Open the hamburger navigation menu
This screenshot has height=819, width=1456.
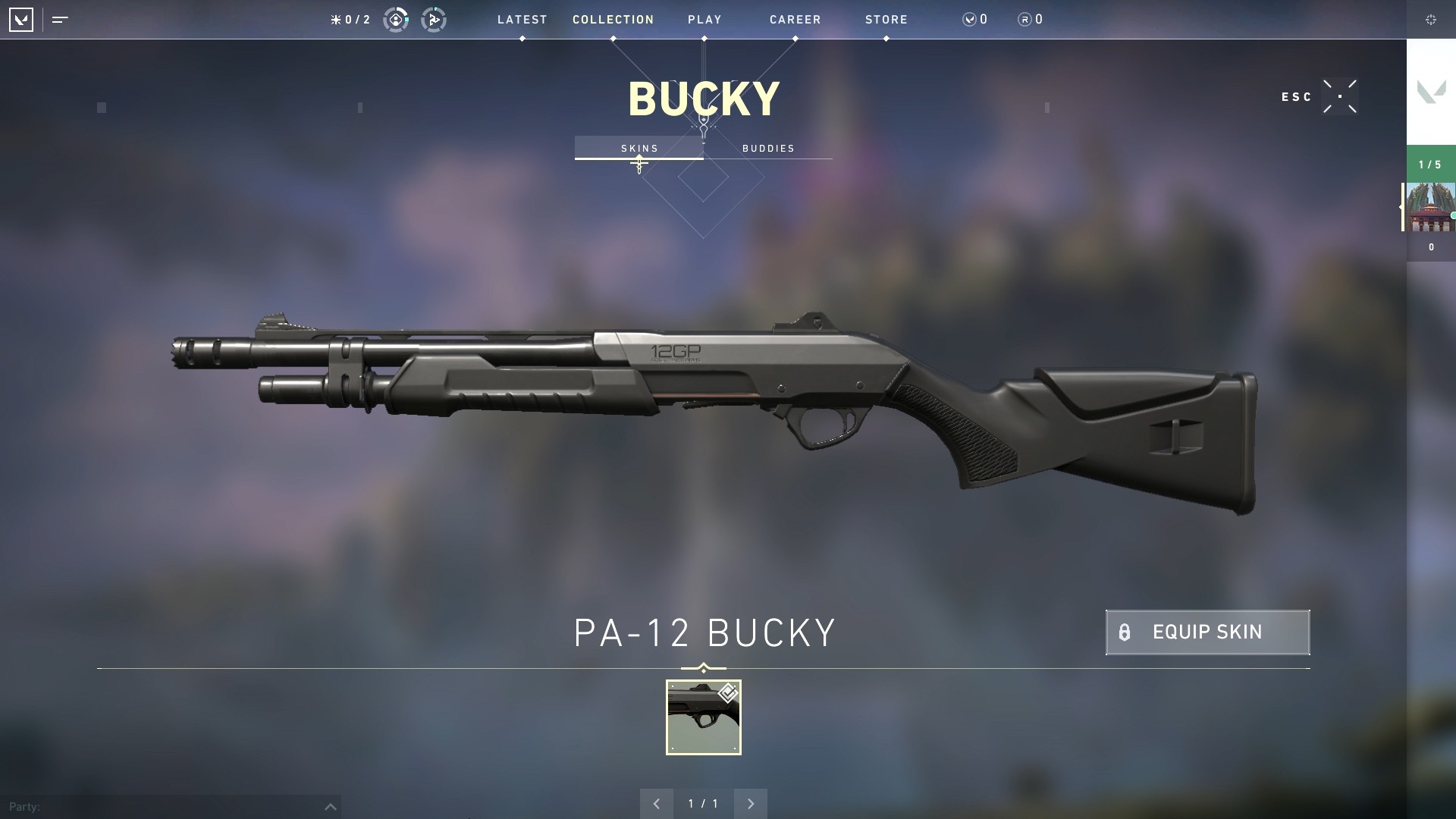(59, 20)
